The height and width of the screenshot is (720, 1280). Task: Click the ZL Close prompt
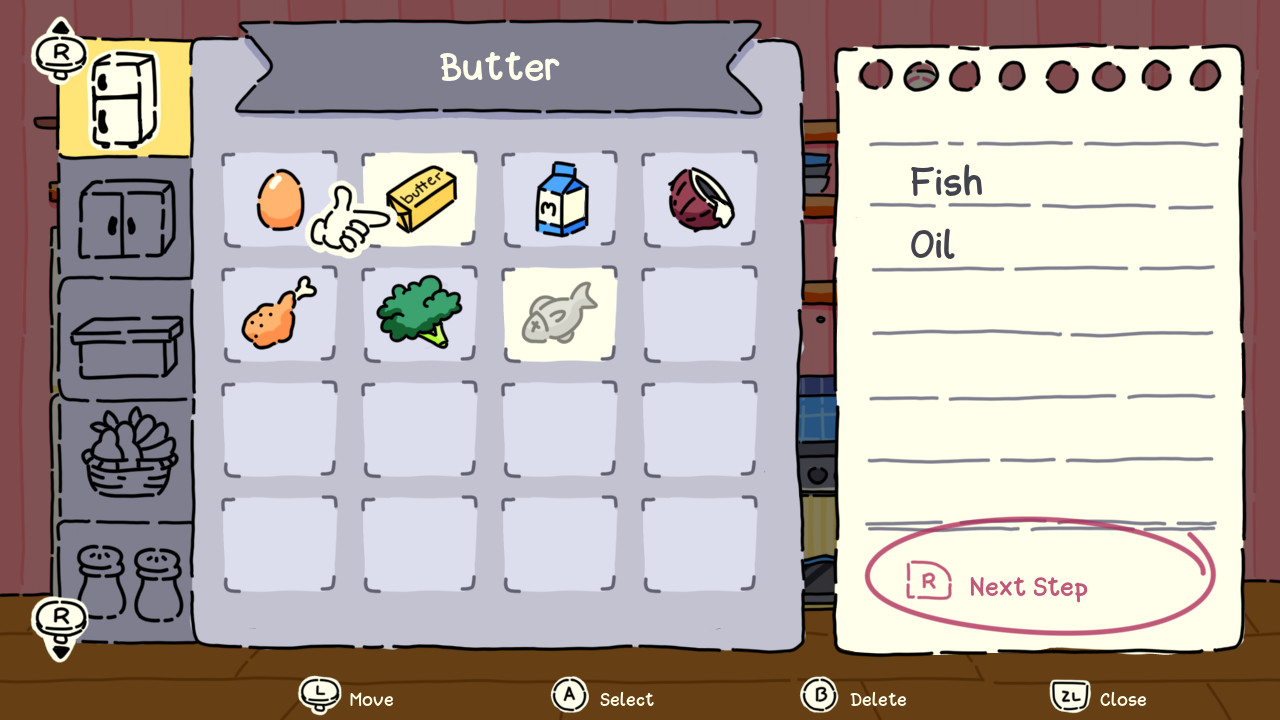[x=1098, y=698]
